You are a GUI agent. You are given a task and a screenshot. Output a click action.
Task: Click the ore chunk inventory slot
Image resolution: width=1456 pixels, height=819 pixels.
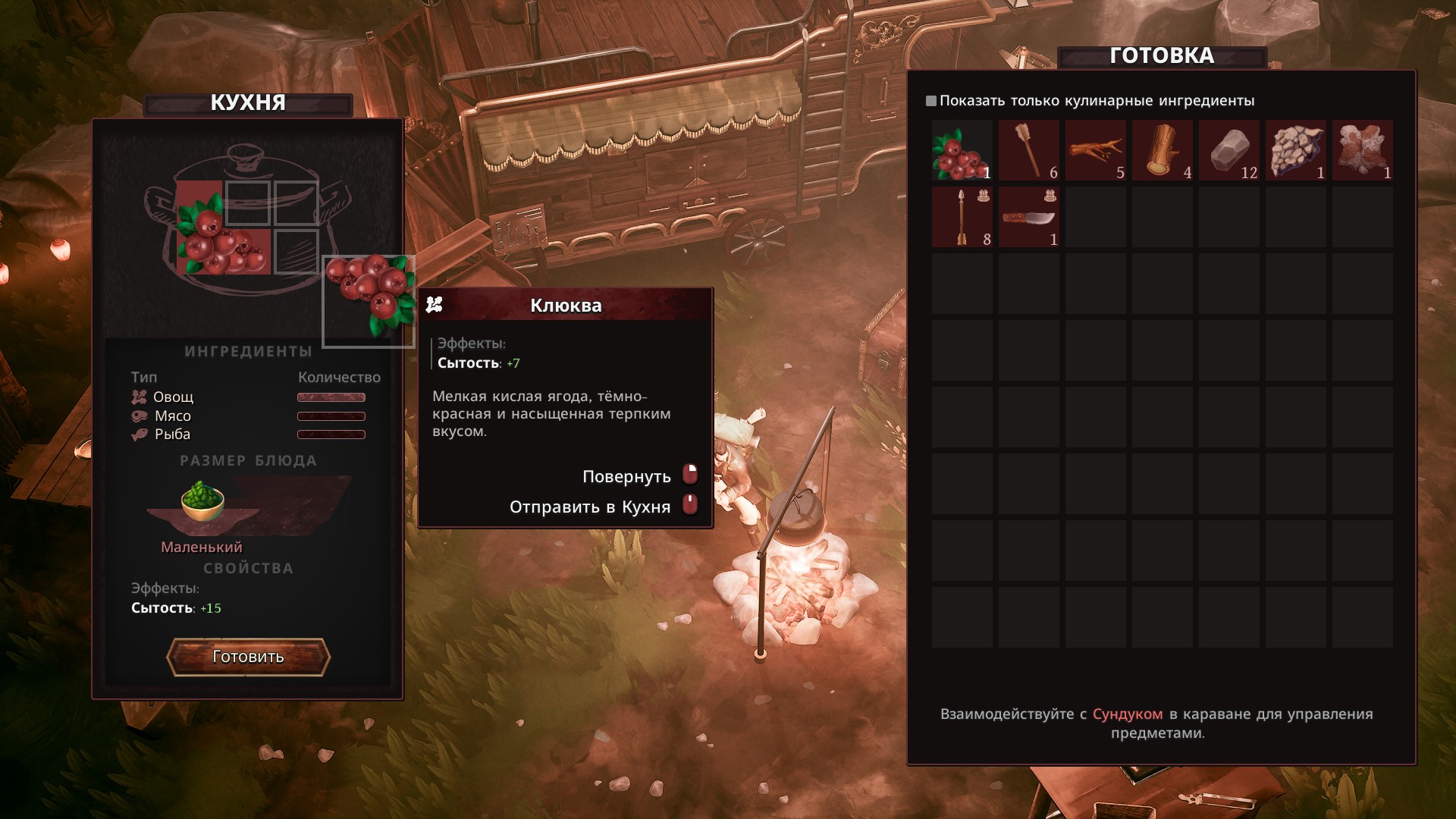[1295, 150]
